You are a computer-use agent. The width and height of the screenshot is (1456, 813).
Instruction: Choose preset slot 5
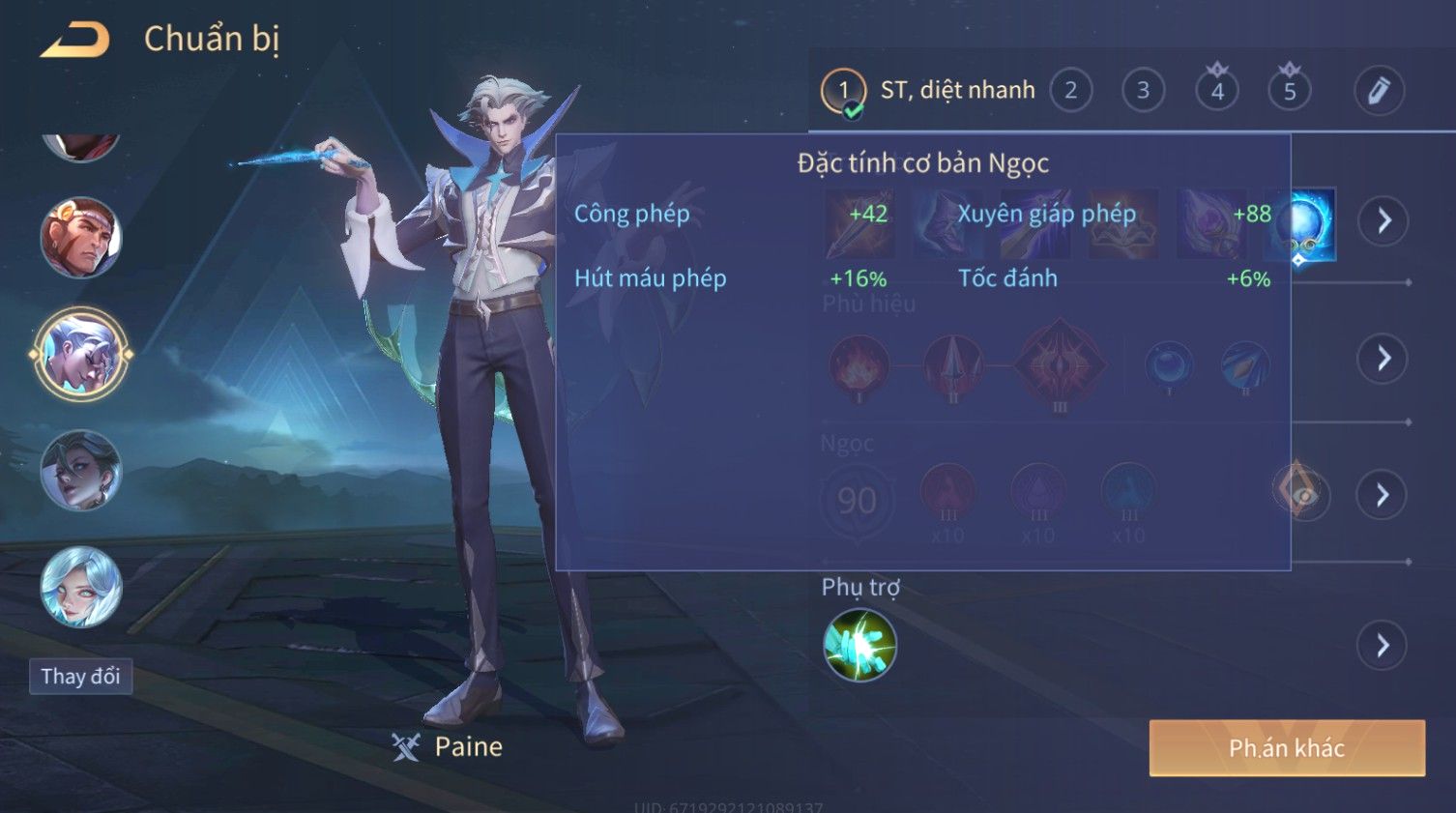coord(1289,91)
